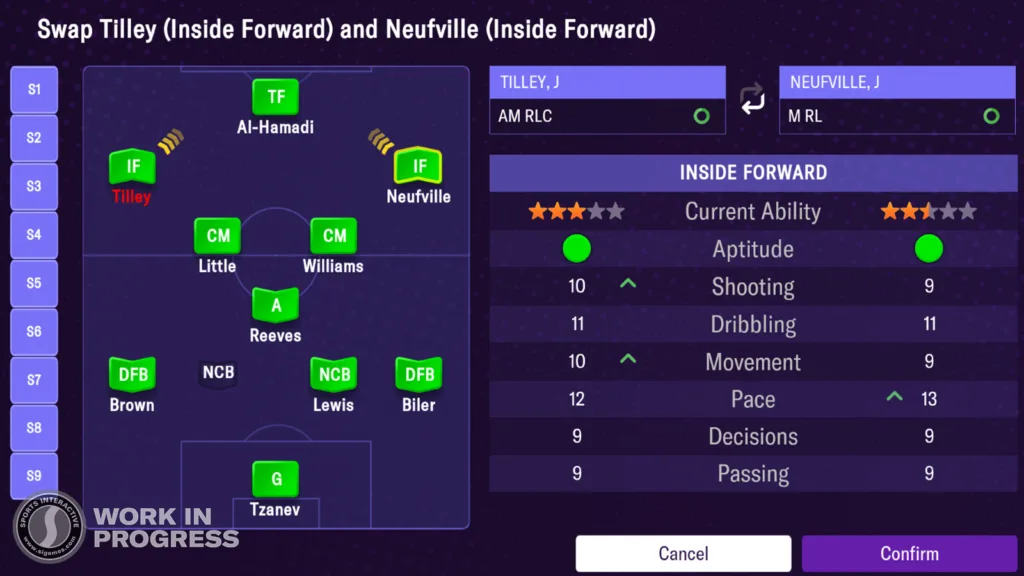
Task: Pick substitute slot S9
Action: click(34, 476)
